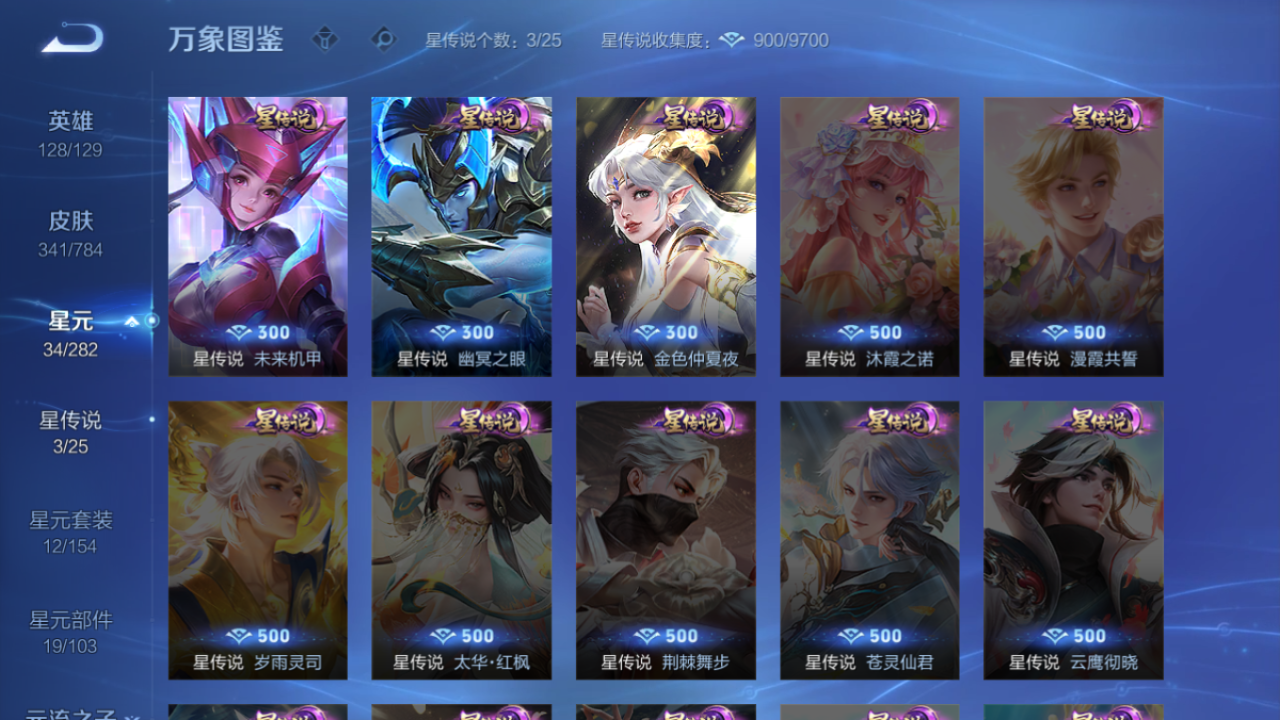Click the gem icon next to 900/9700

coord(733,40)
